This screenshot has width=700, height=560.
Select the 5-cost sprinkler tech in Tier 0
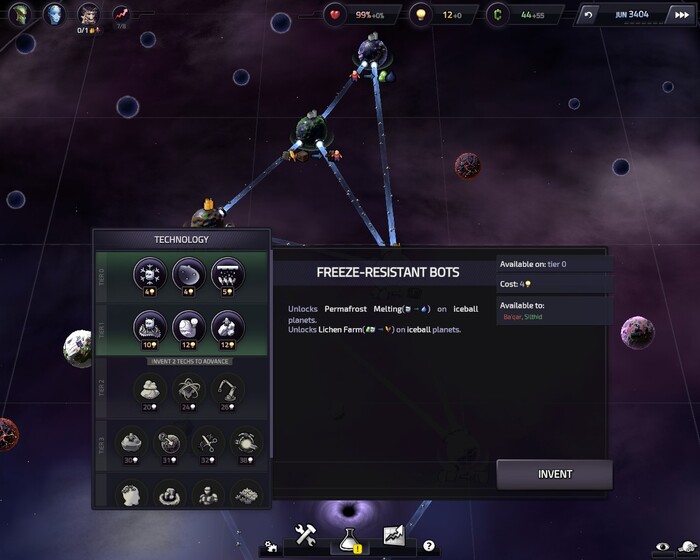227,274
